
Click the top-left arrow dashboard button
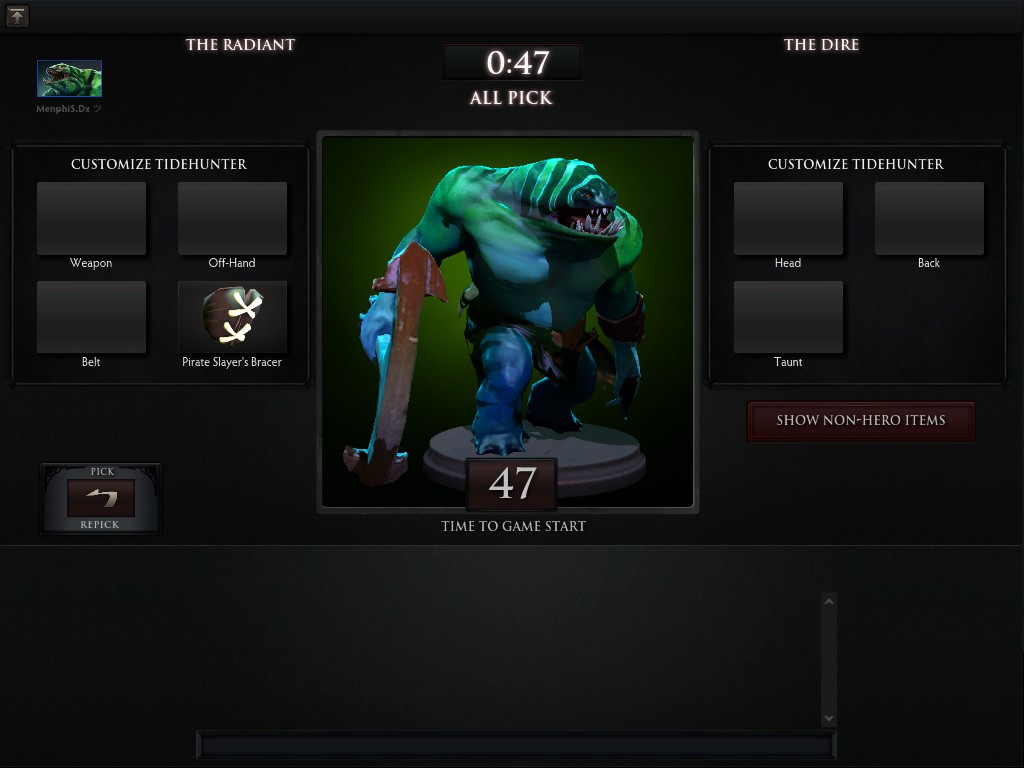[17, 16]
